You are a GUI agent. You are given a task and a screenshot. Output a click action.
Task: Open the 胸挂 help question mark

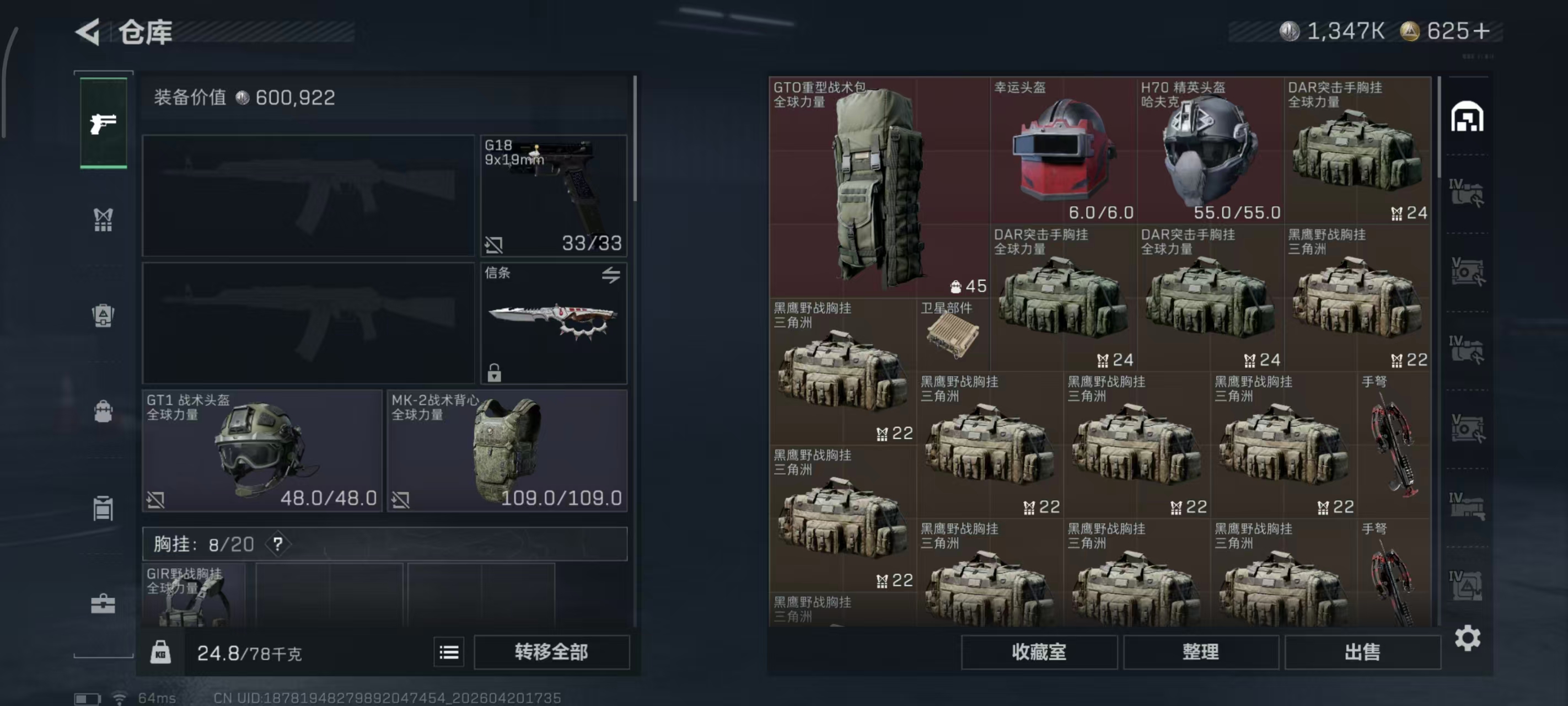click(x=277, y=544)
